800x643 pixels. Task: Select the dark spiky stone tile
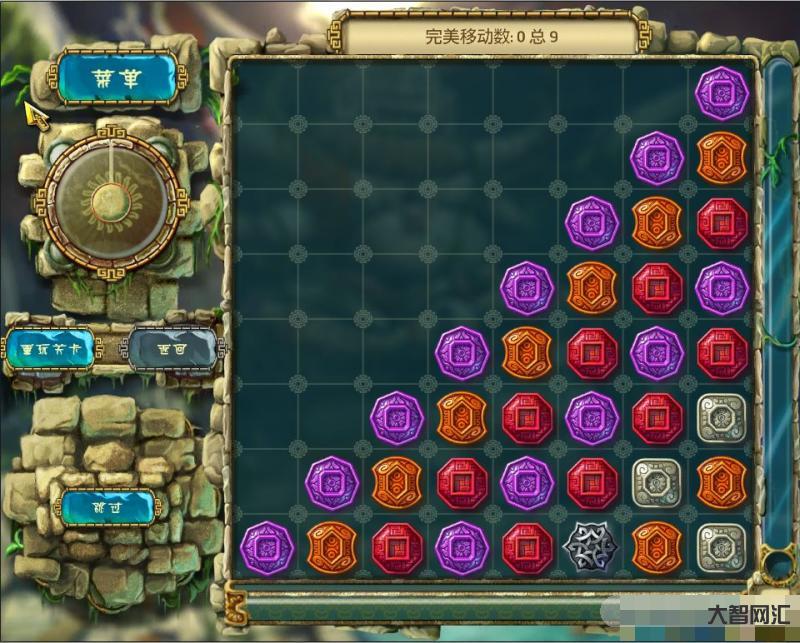pyautogui.click(x=592, y=547)
